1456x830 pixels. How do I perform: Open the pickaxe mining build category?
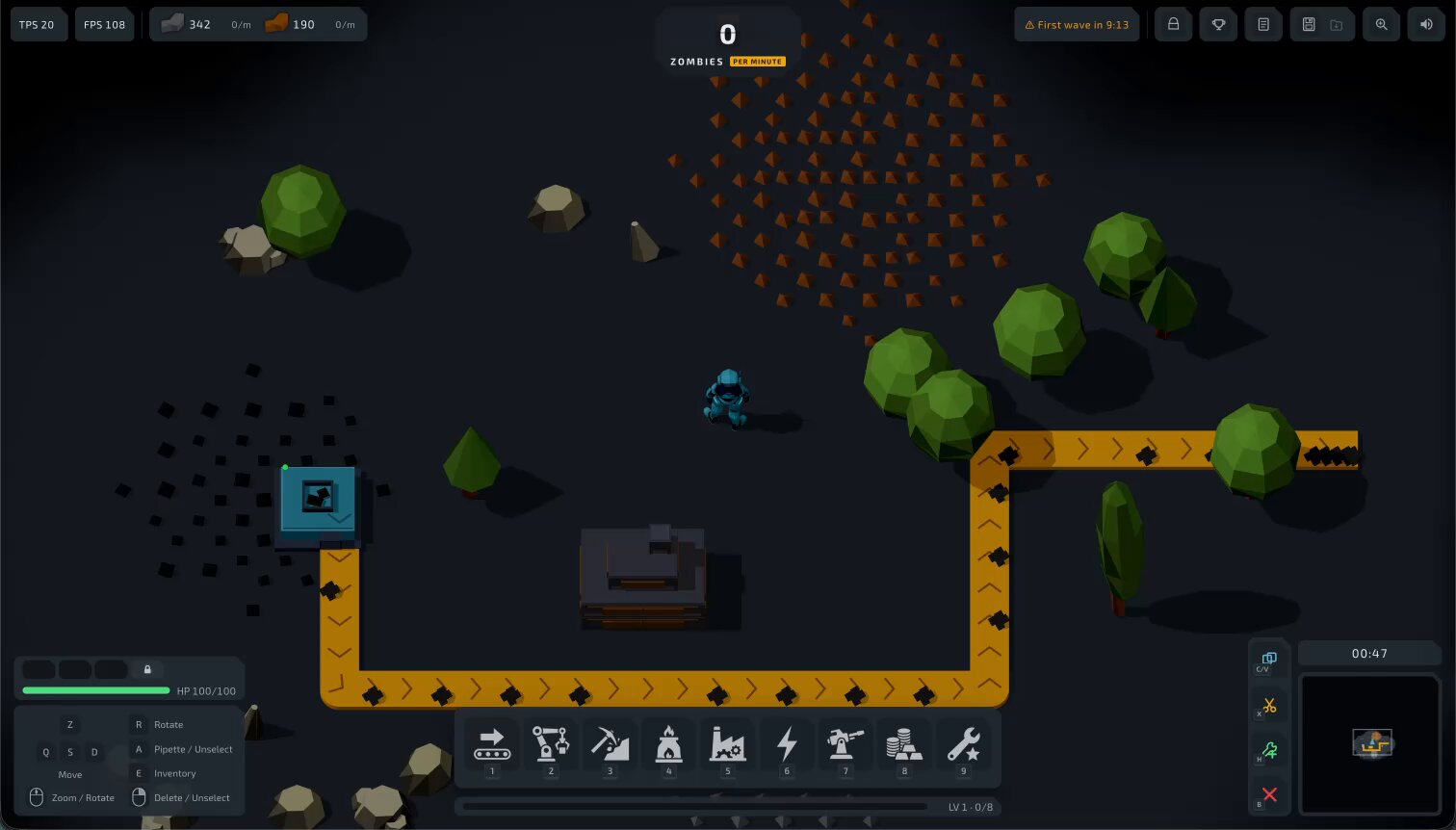click(610, 744)
